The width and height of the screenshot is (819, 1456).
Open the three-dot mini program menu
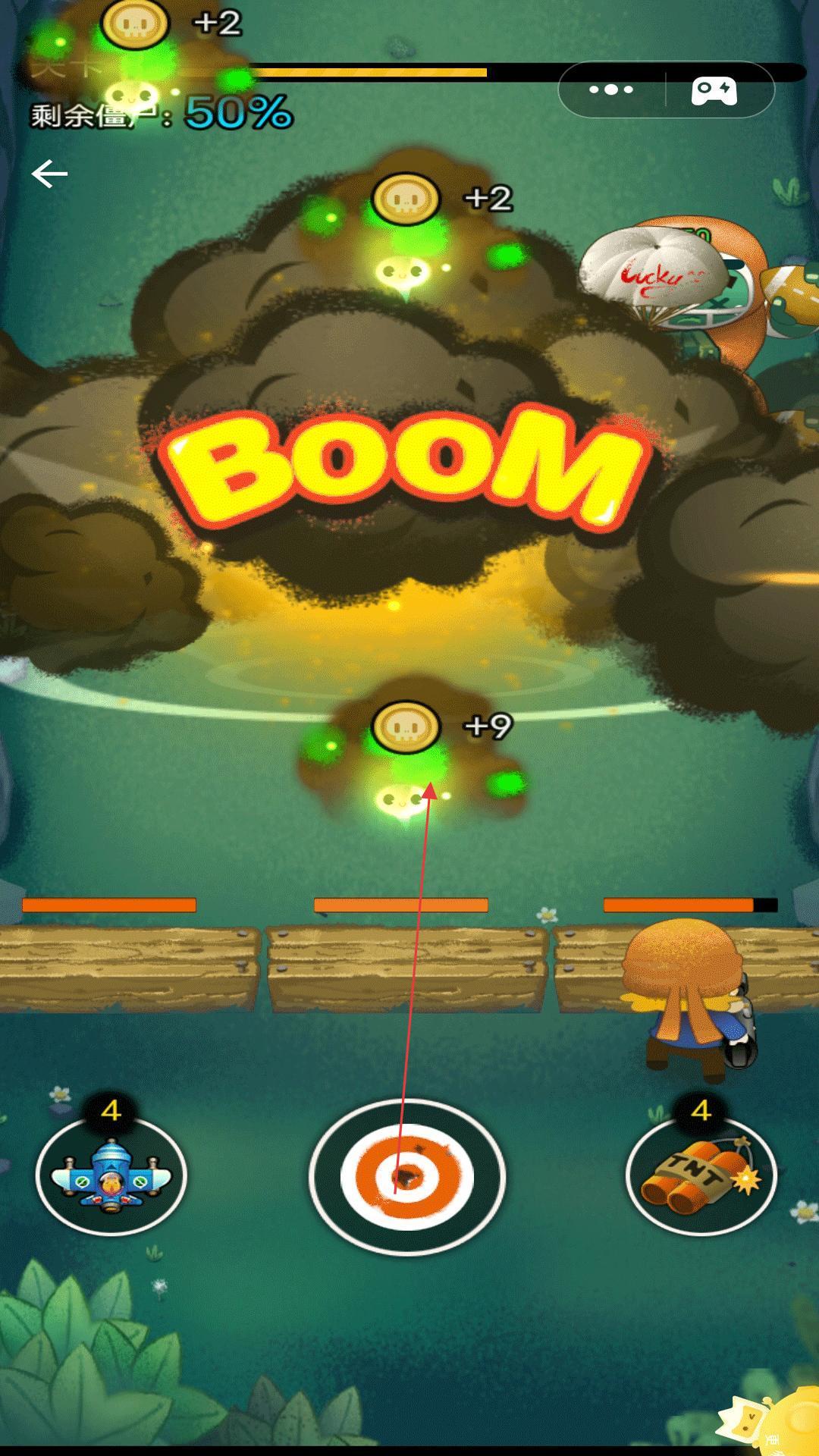click(611, 90)
